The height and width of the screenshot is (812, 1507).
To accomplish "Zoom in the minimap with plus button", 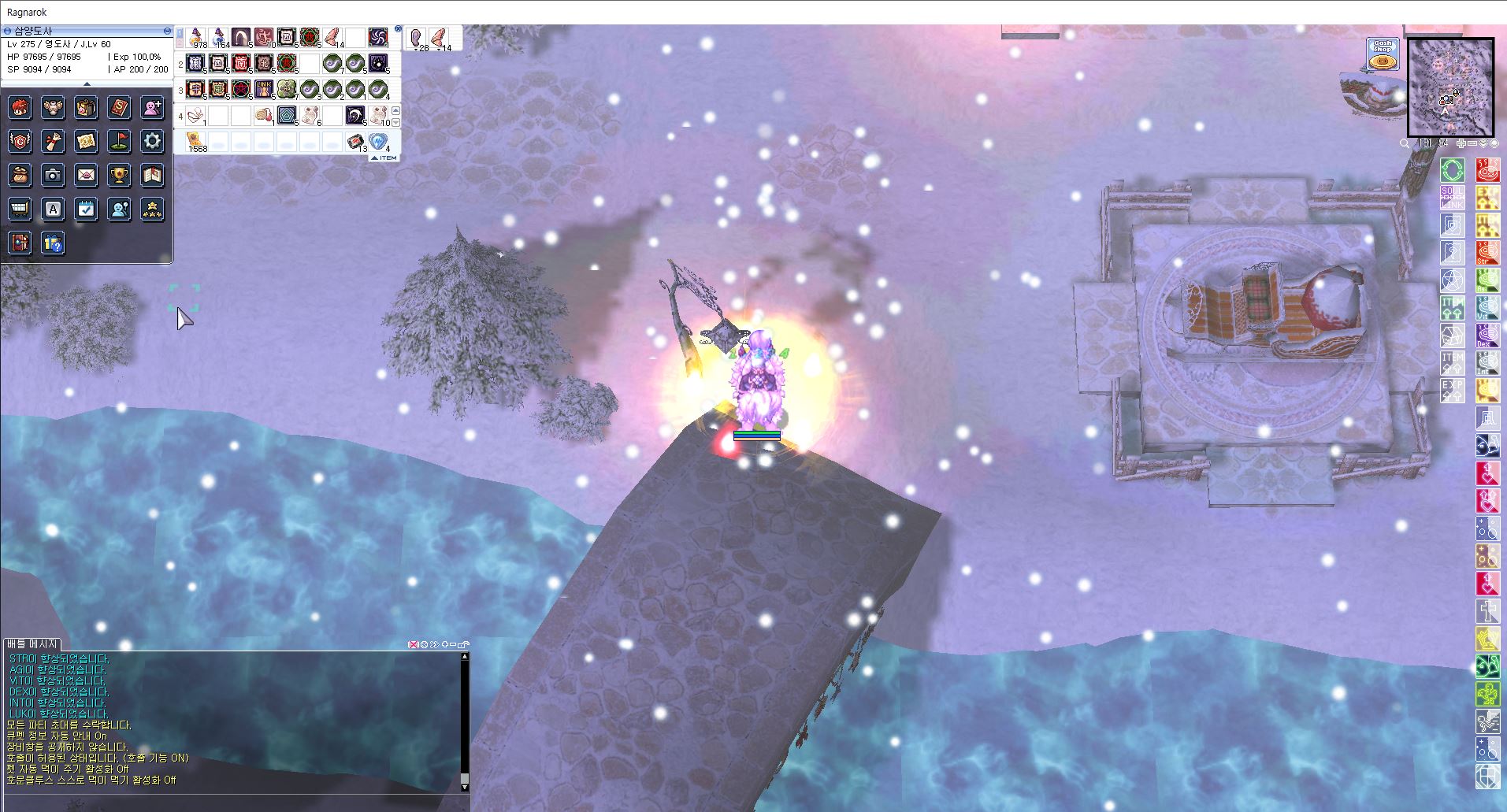I will 1461,143.
